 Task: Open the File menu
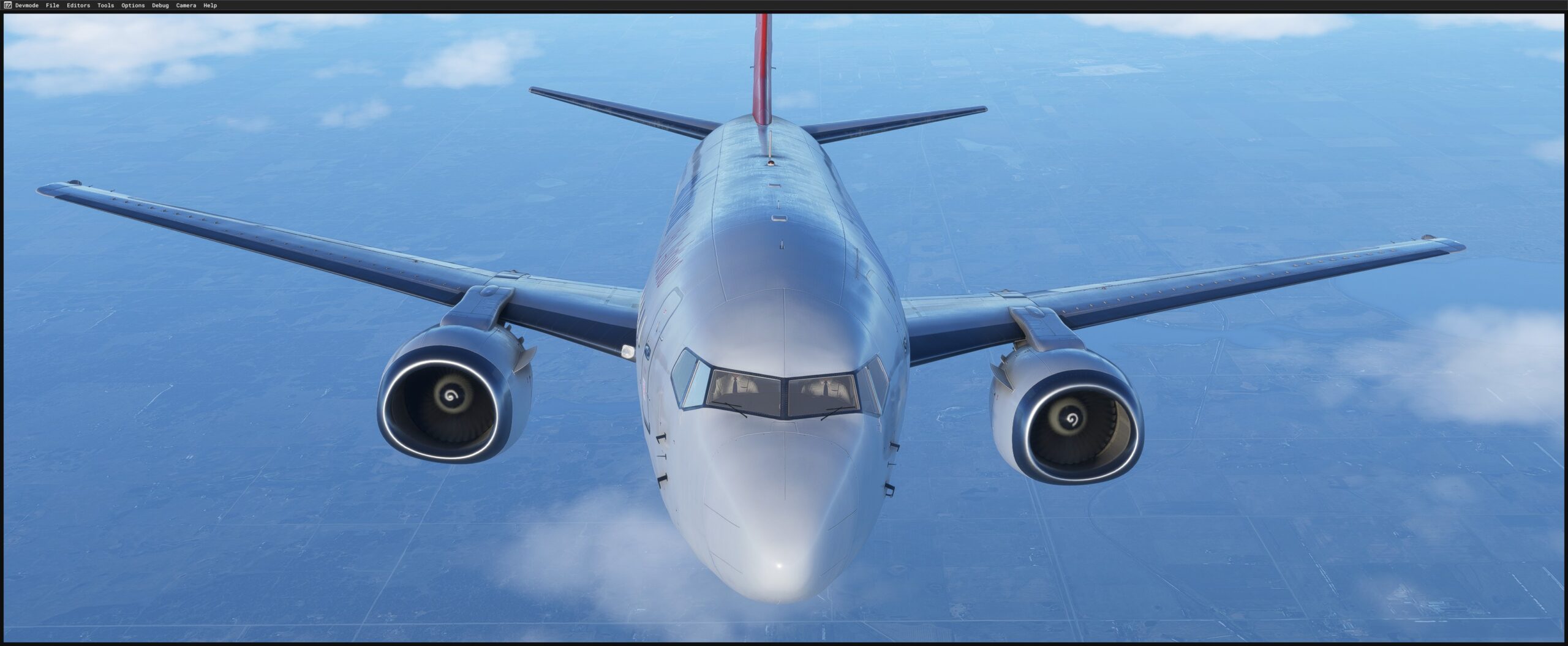tap(51, 5)
